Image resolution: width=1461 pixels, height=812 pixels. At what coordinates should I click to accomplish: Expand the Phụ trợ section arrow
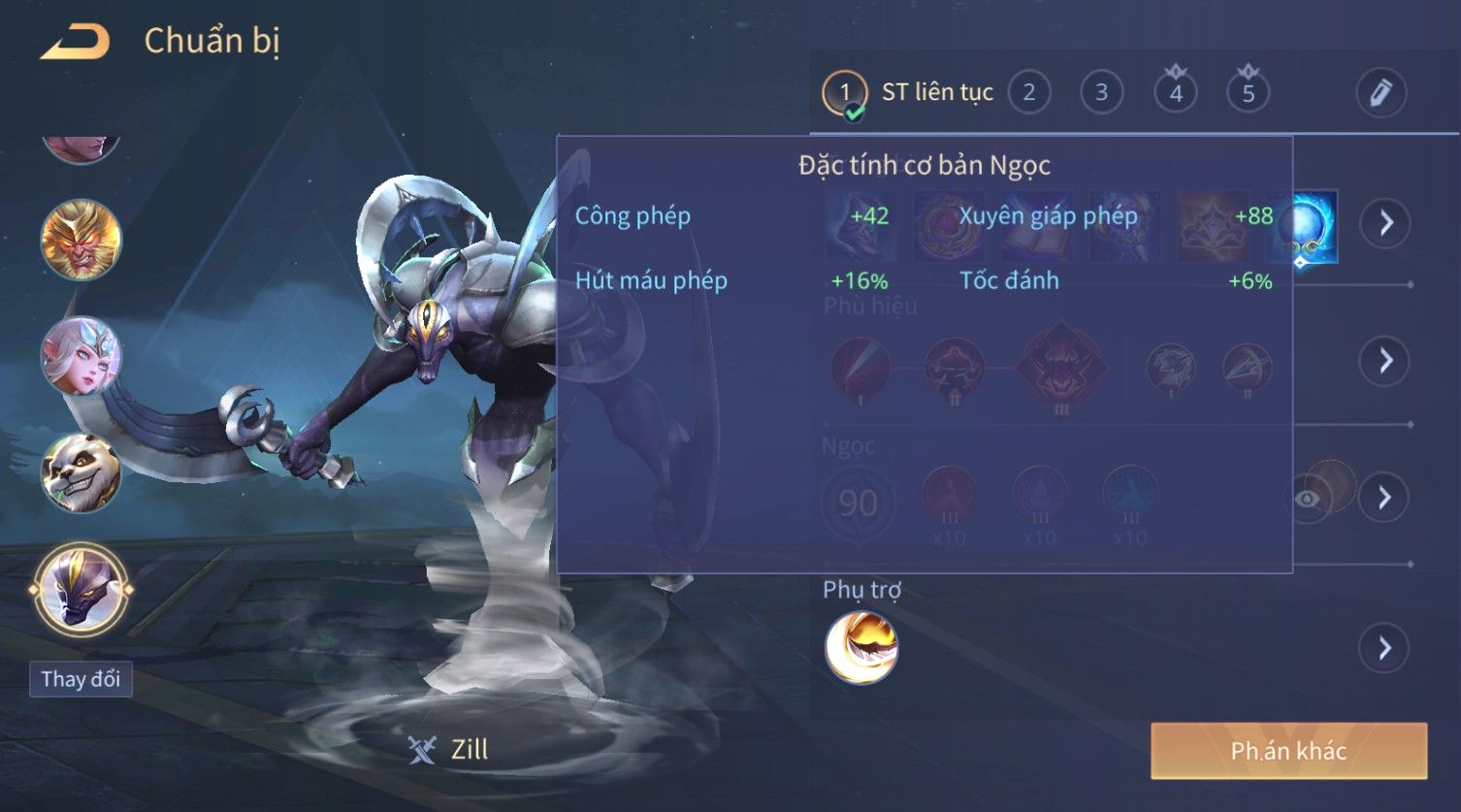click(1385, 647)
